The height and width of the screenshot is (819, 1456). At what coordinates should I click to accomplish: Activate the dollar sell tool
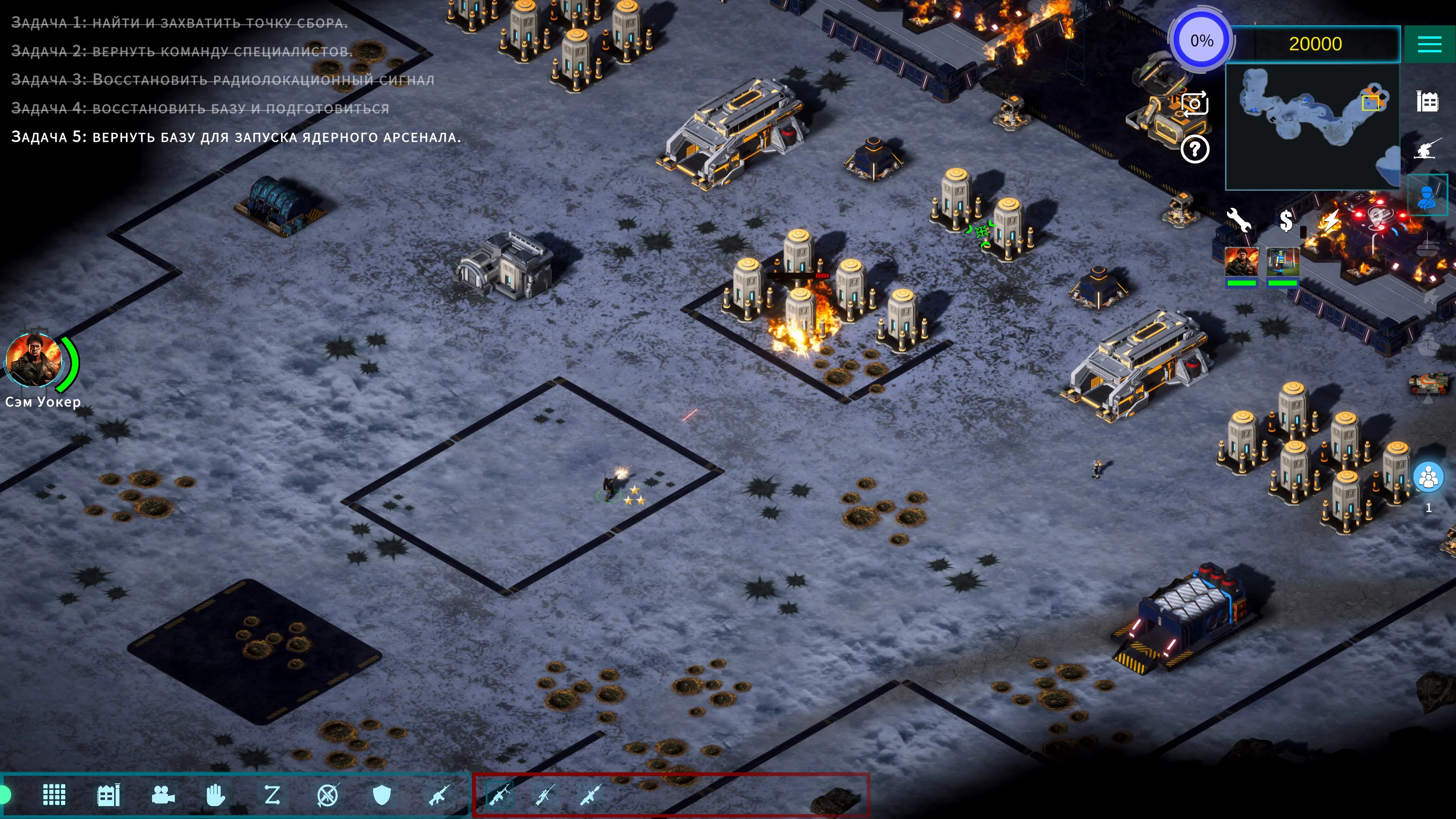1286,220
